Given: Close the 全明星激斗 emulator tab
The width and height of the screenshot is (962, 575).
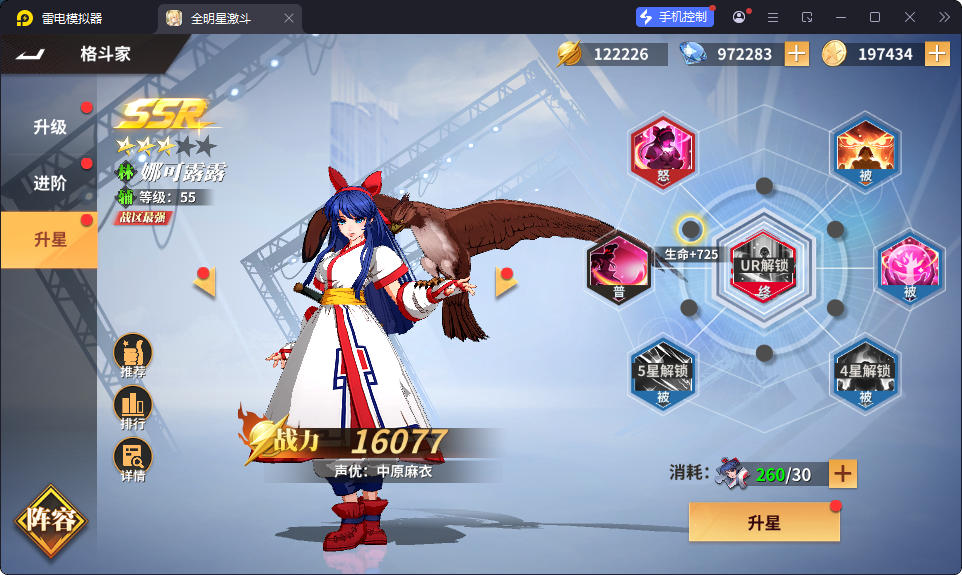Looking at the screenshot, I should coord(289,18).
